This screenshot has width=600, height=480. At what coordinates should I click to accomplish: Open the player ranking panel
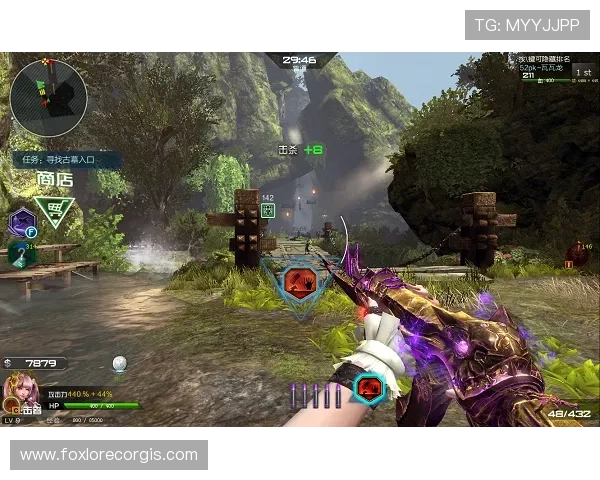[556, 72]
